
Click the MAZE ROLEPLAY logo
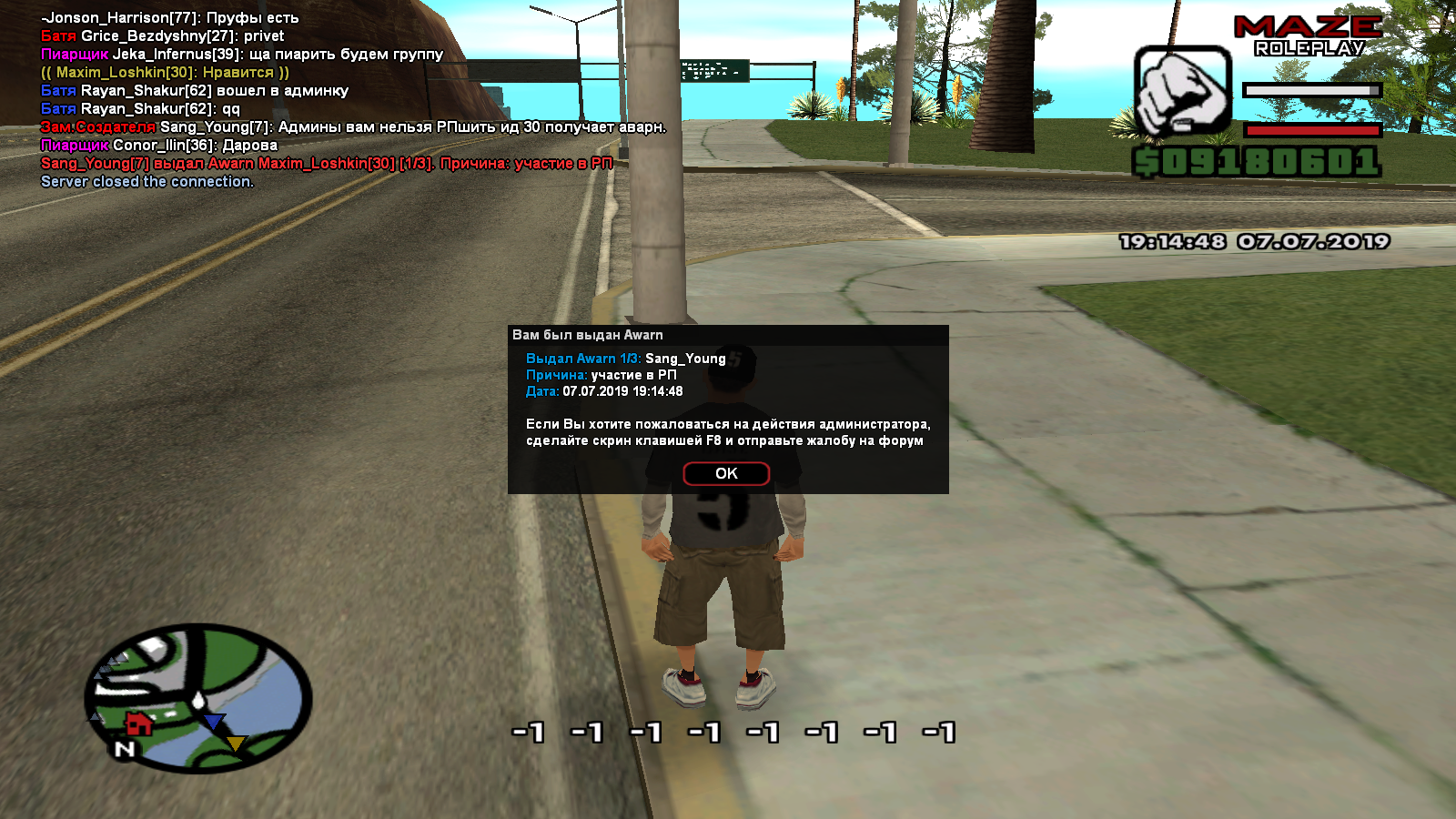[x=1308, y=35]
